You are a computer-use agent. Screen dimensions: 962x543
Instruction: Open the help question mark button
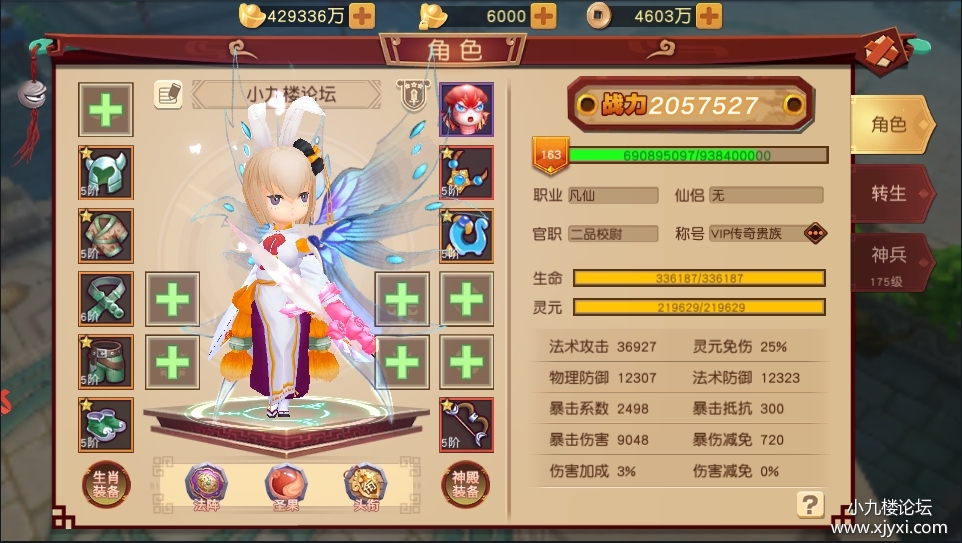pyautogui.click(x=810, y=504)
